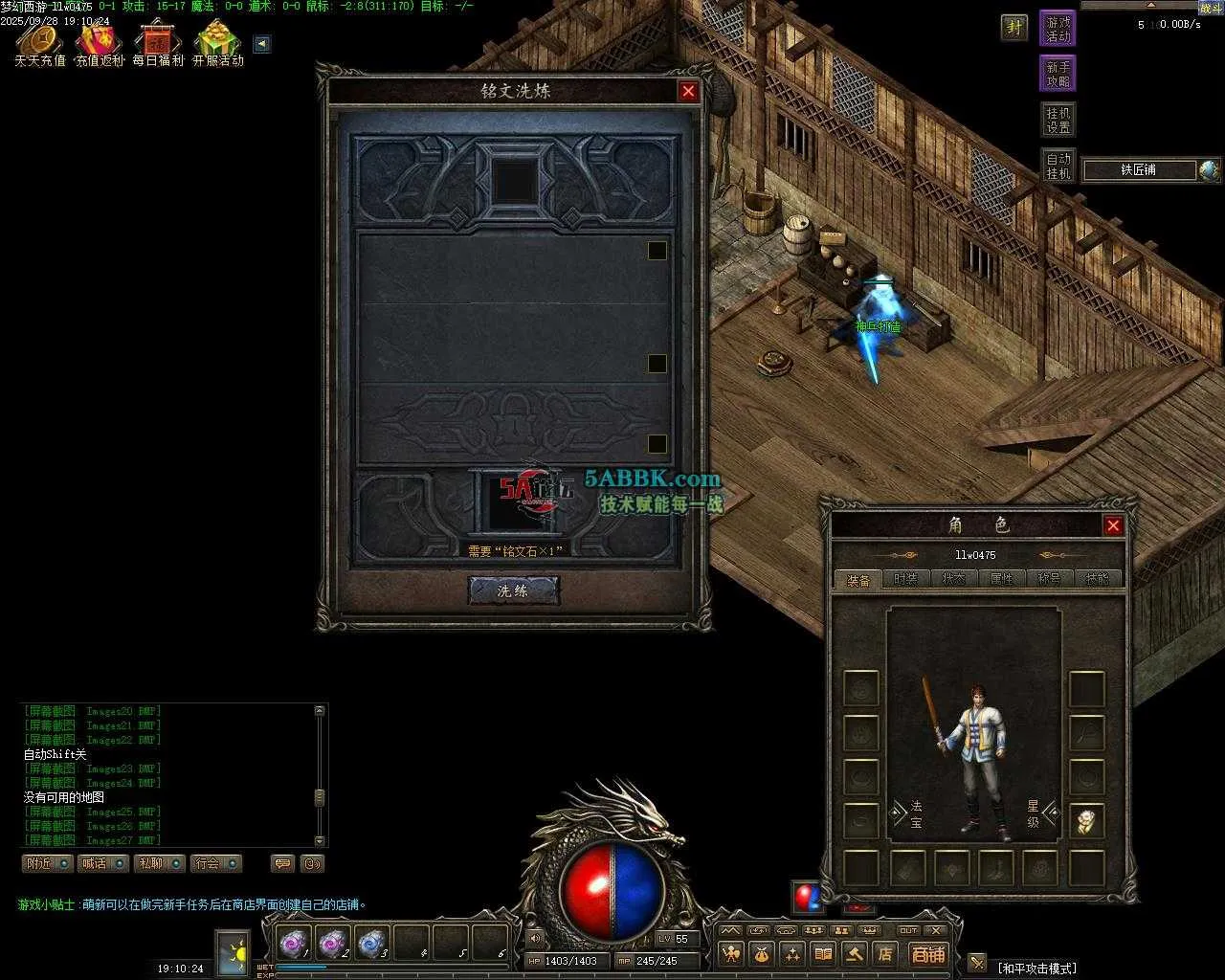Viewport: 1225px width, 980px height.
Task: Select the 技能 skills tab
Action: pos(1097,579)
